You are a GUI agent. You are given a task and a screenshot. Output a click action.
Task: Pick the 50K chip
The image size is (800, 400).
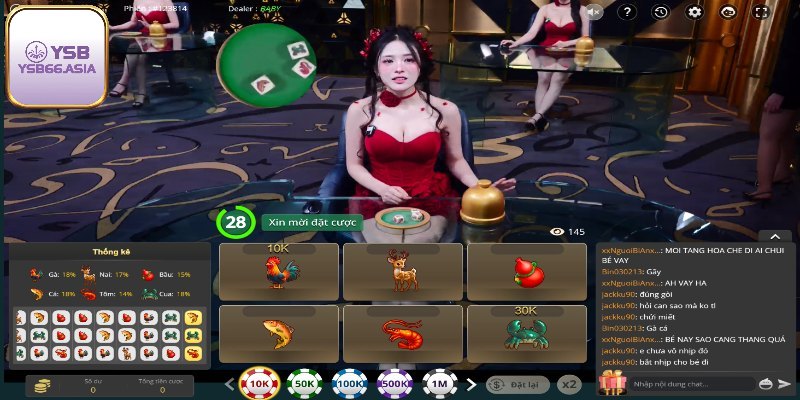click(305, 383)
